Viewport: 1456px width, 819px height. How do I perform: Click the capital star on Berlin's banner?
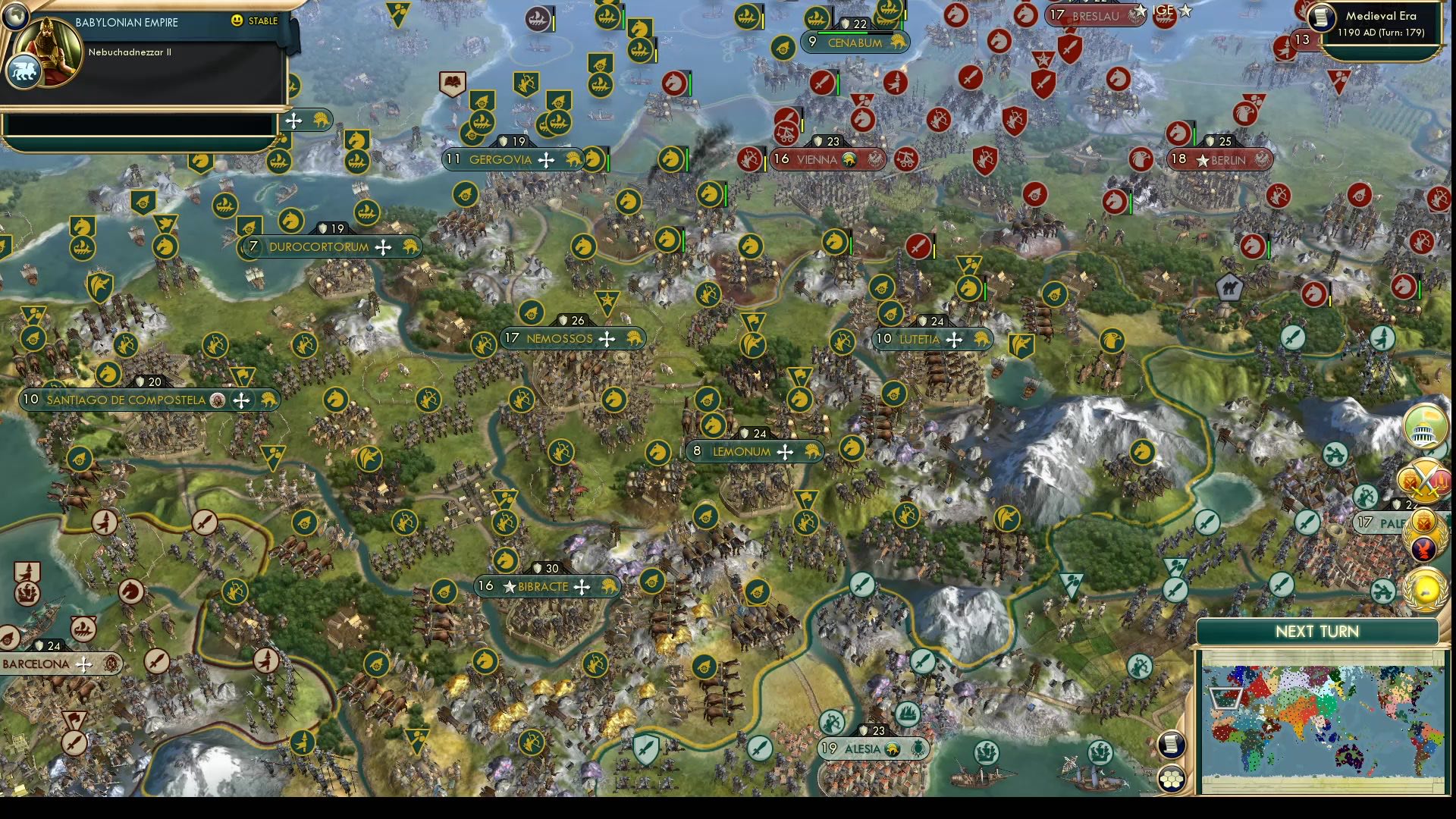(1203, 160)
